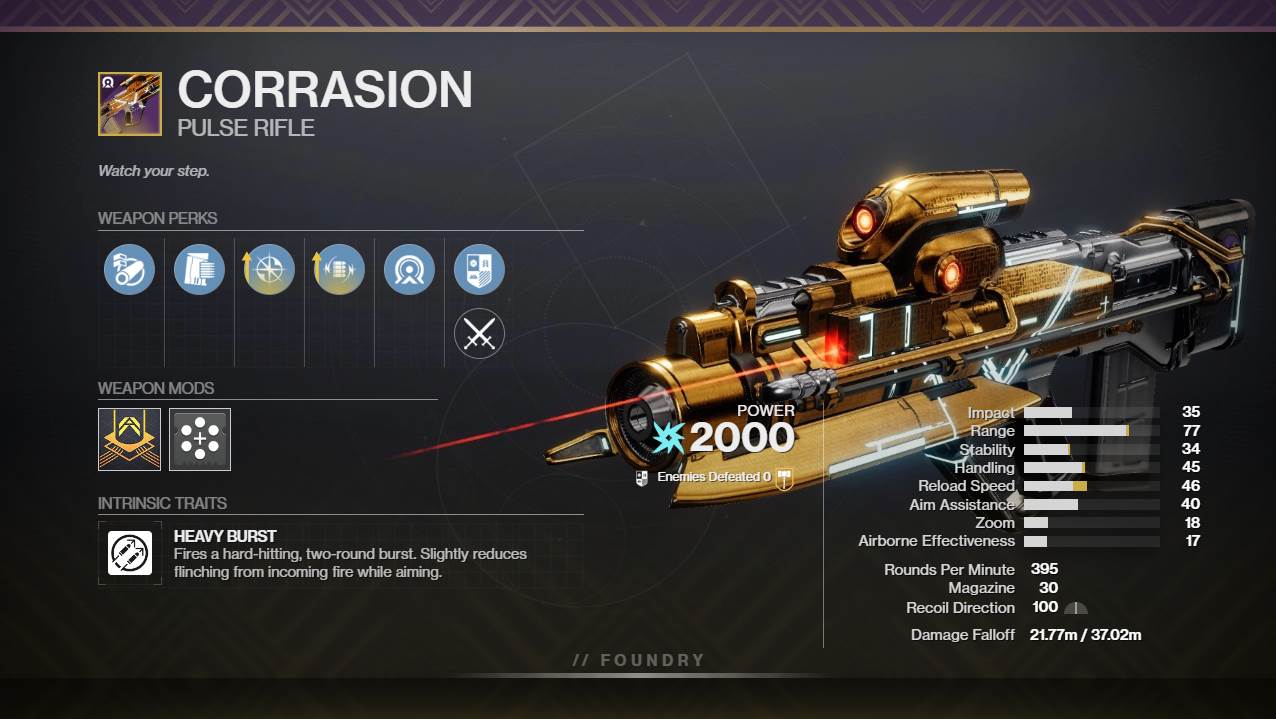Select the magazine perk icon
Viewport: 1276px width, 719px height.
click(199, 270)
